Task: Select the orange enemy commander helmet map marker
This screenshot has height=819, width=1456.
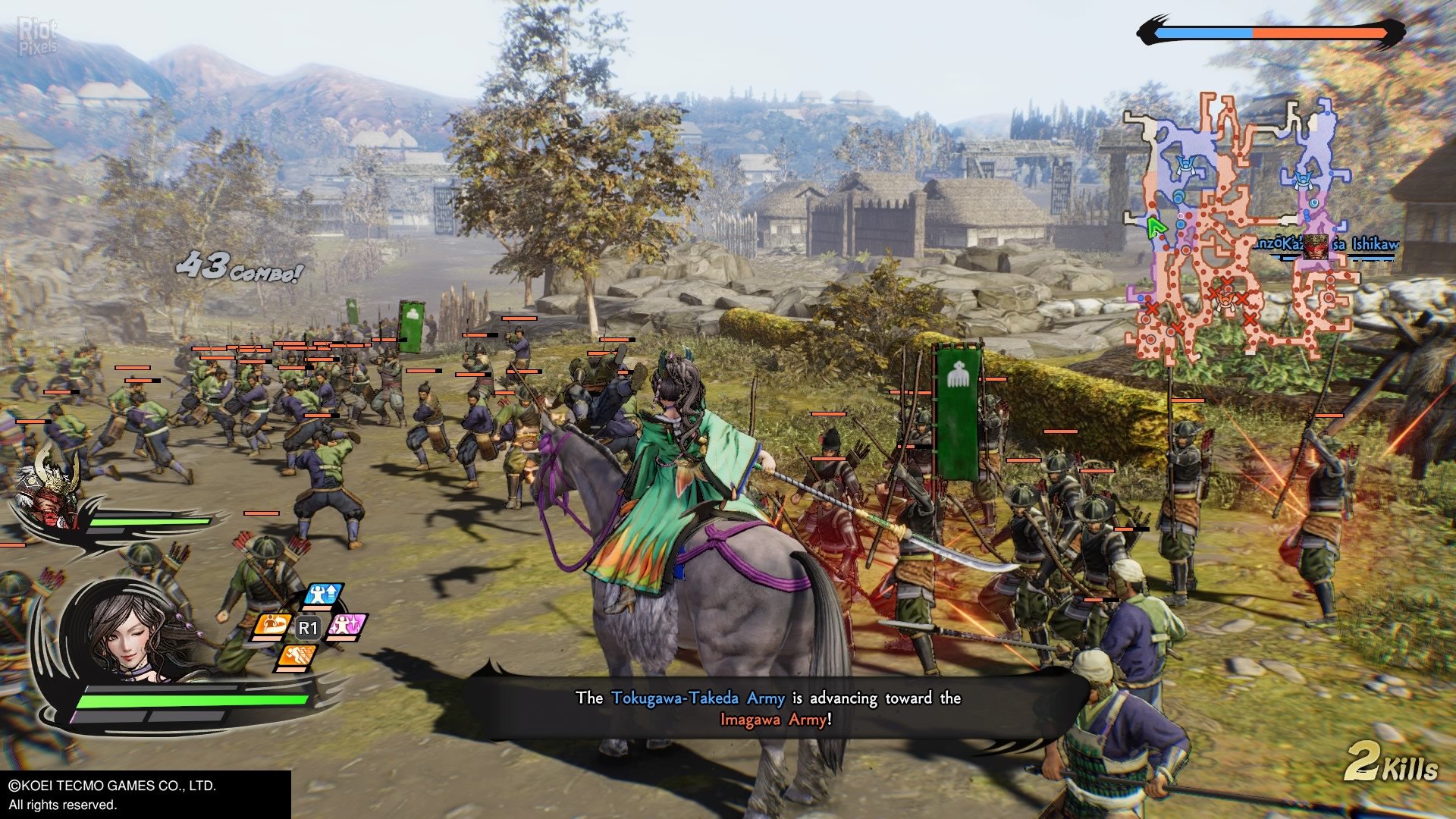Action: [x=1225, y=302]
